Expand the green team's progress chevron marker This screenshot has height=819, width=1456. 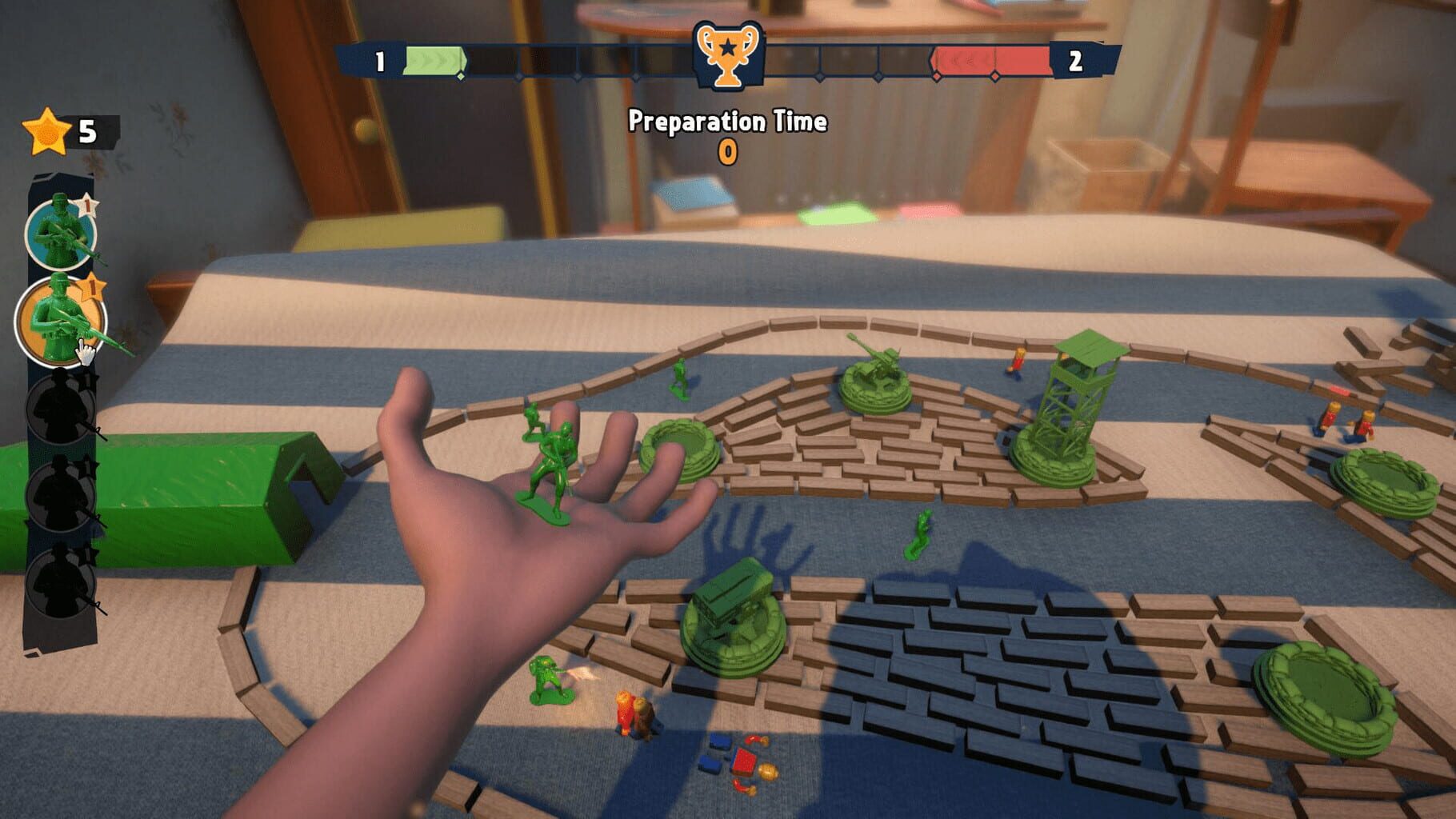(461, 75)
